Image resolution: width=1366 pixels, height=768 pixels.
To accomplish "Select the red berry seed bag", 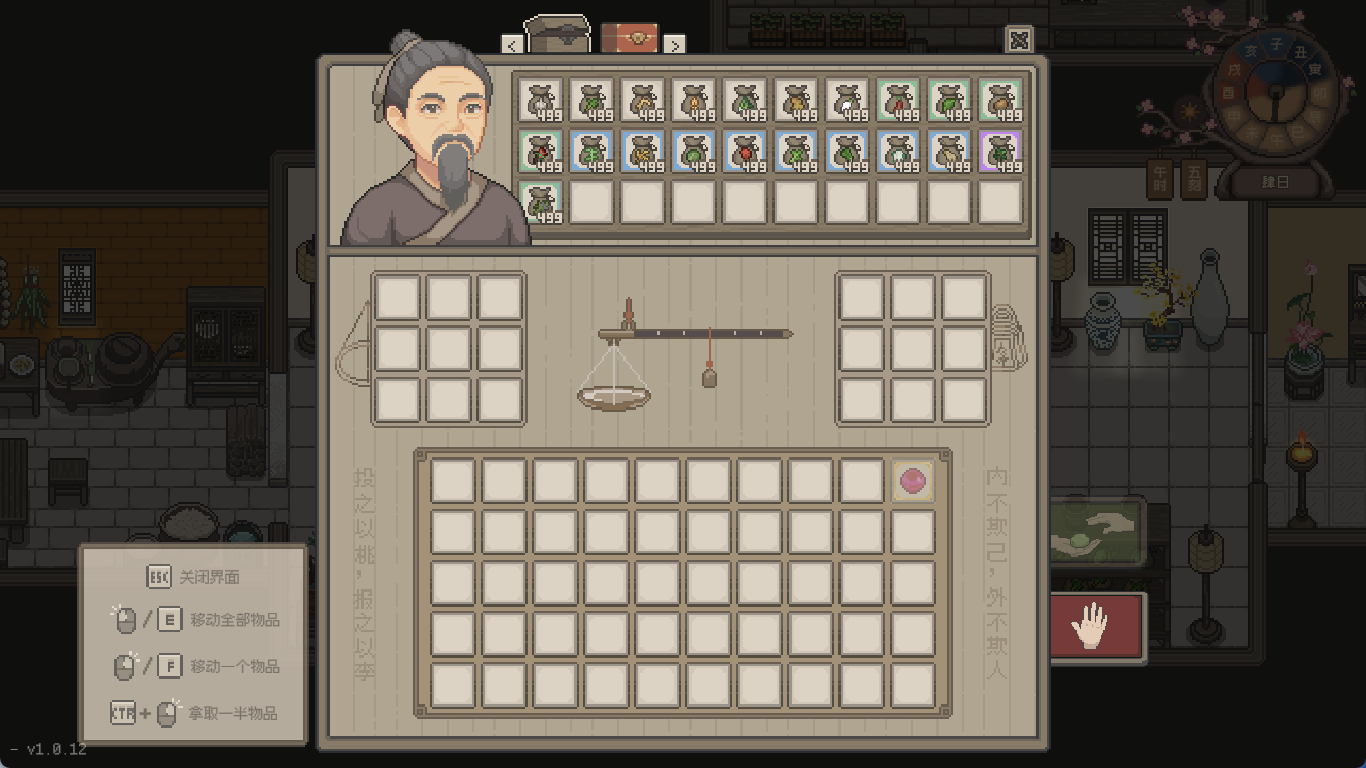I will point(746,152).
